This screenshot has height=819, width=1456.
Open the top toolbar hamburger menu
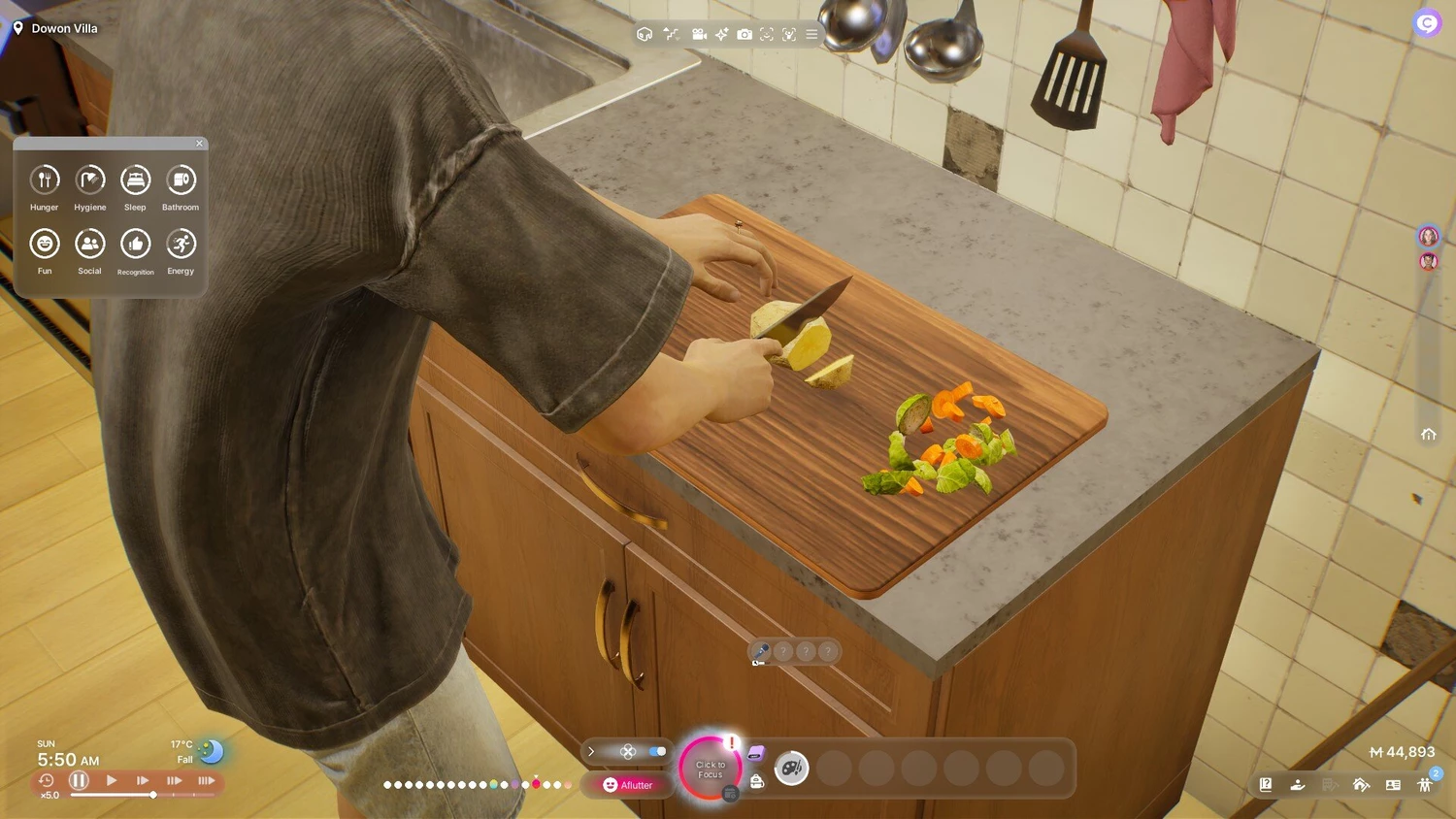click(811, 34)
